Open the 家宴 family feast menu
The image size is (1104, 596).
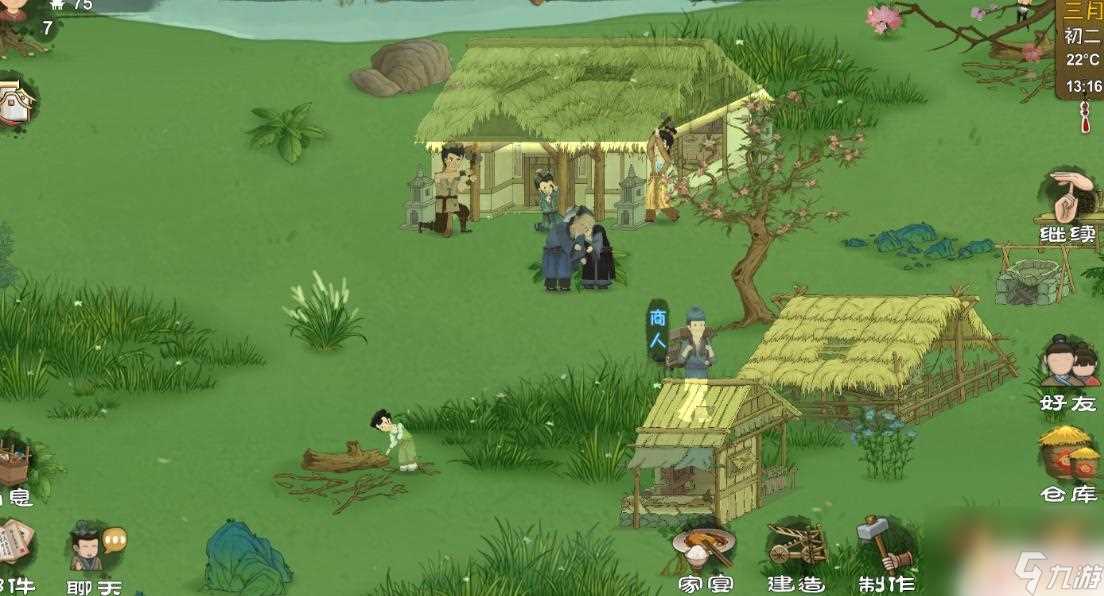pos(704,553)
